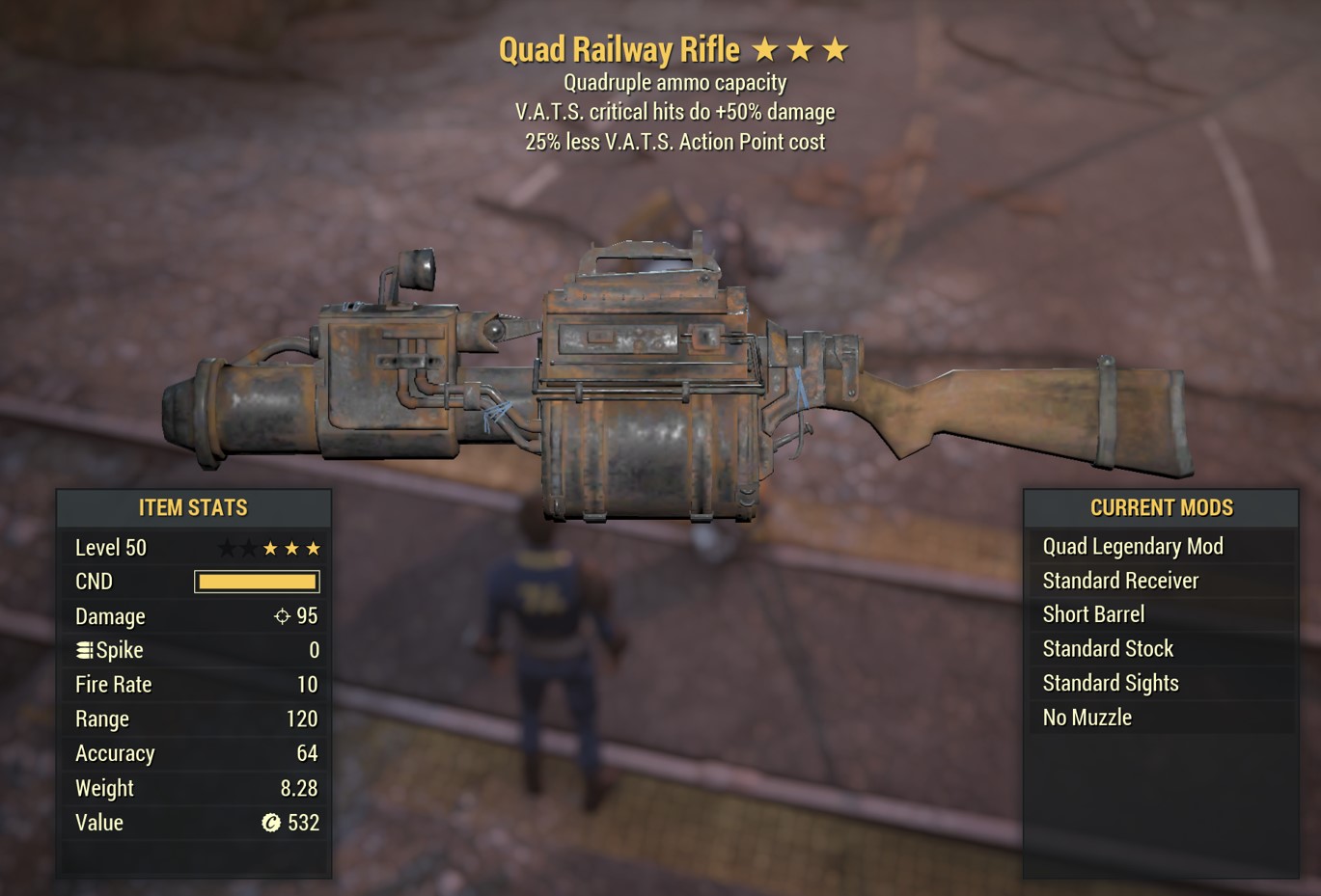Expand the Standard Stock mod option
1321x896 pixels.
tap(1108, 648)
